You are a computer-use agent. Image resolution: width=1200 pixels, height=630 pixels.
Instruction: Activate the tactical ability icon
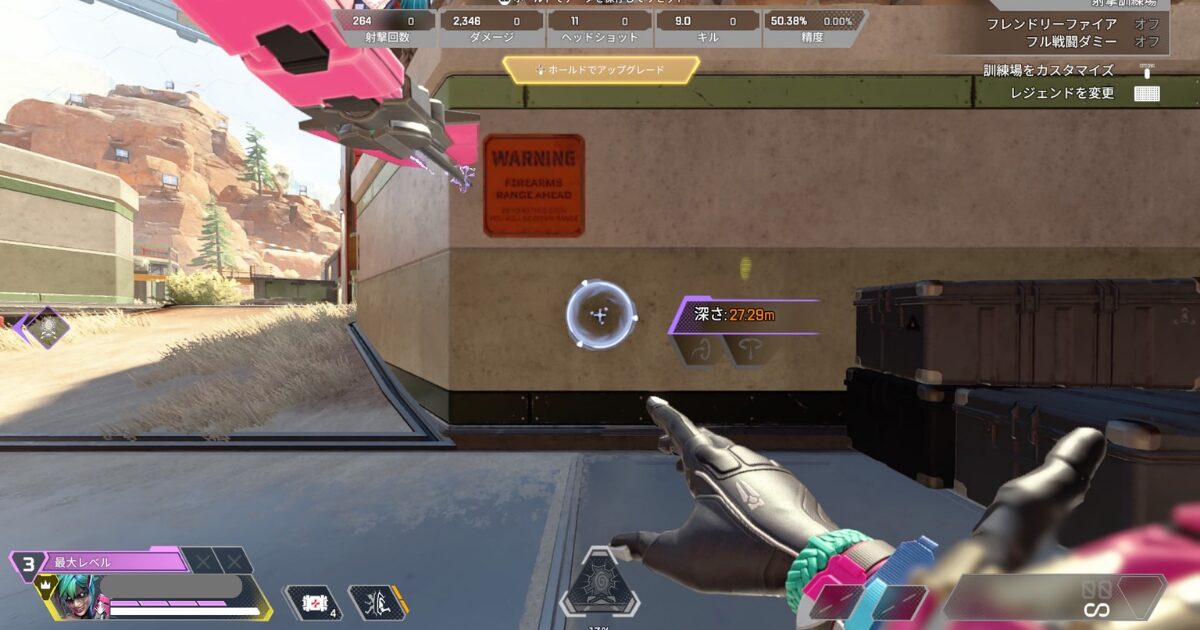[377, 602]
